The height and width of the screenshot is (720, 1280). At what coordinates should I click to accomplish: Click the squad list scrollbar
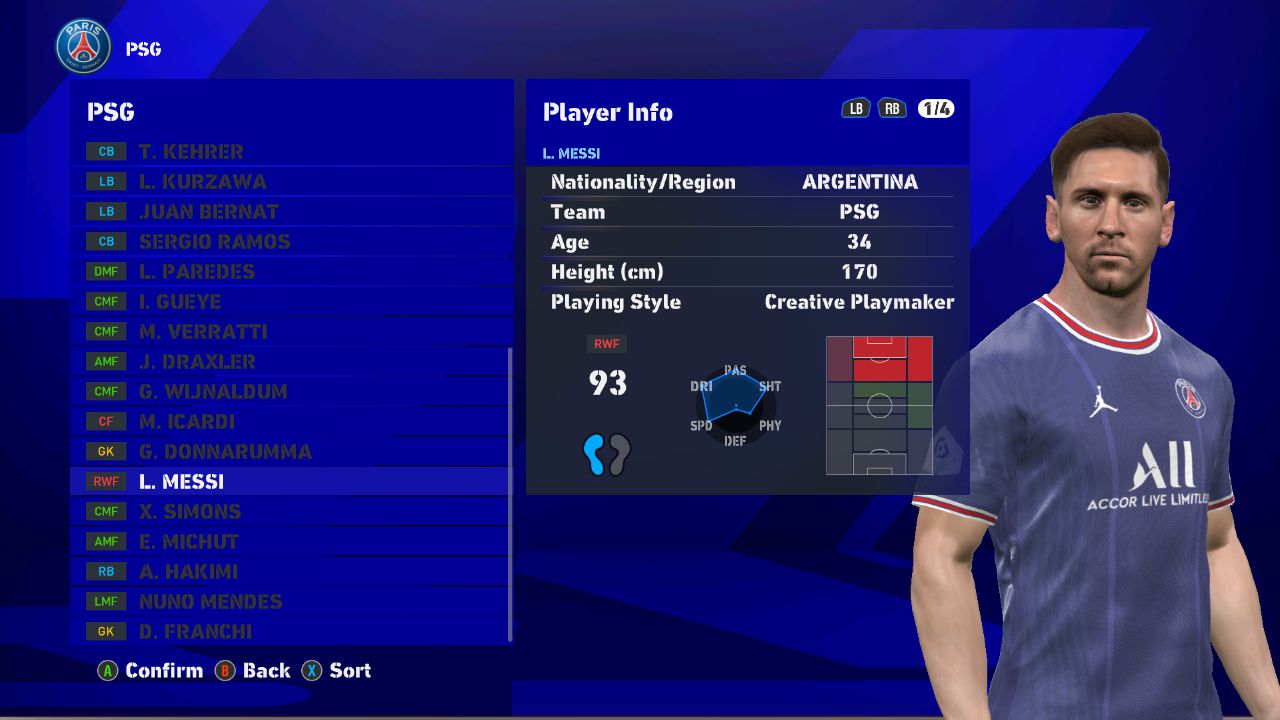(510, 495)
